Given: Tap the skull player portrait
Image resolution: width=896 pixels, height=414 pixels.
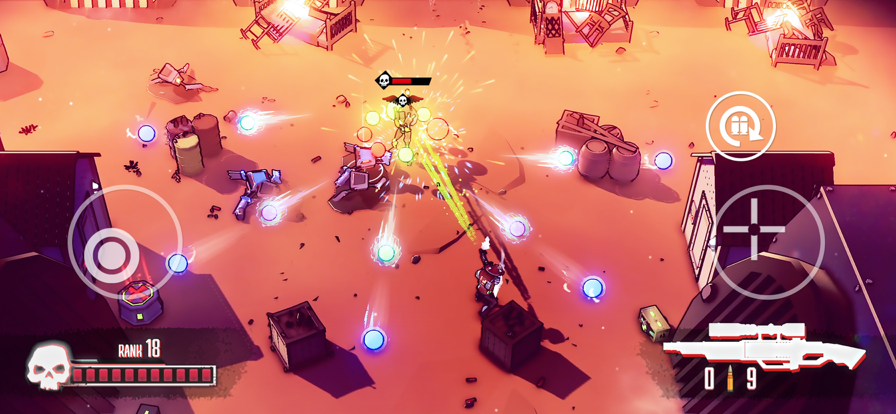Looking at the screenshot, I should pyautogui.click(x=48, y=367).
